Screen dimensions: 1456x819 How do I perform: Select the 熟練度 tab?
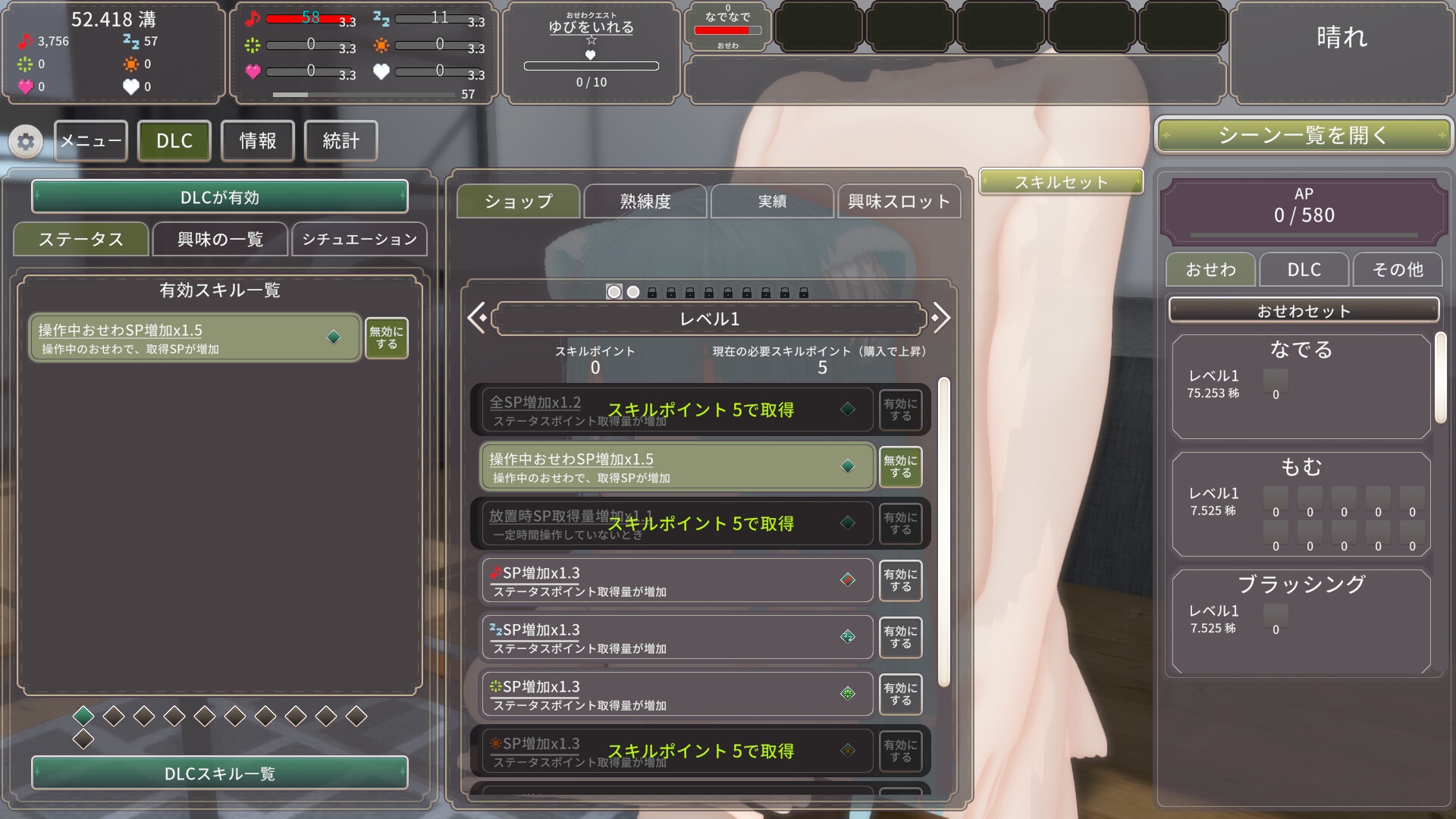(645, 202)
